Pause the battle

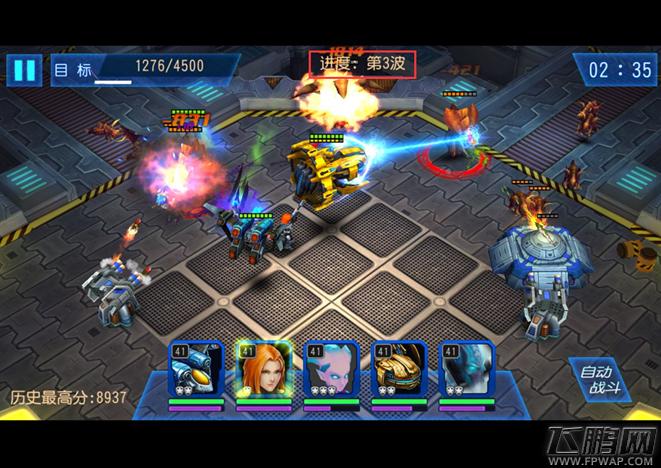24,70
